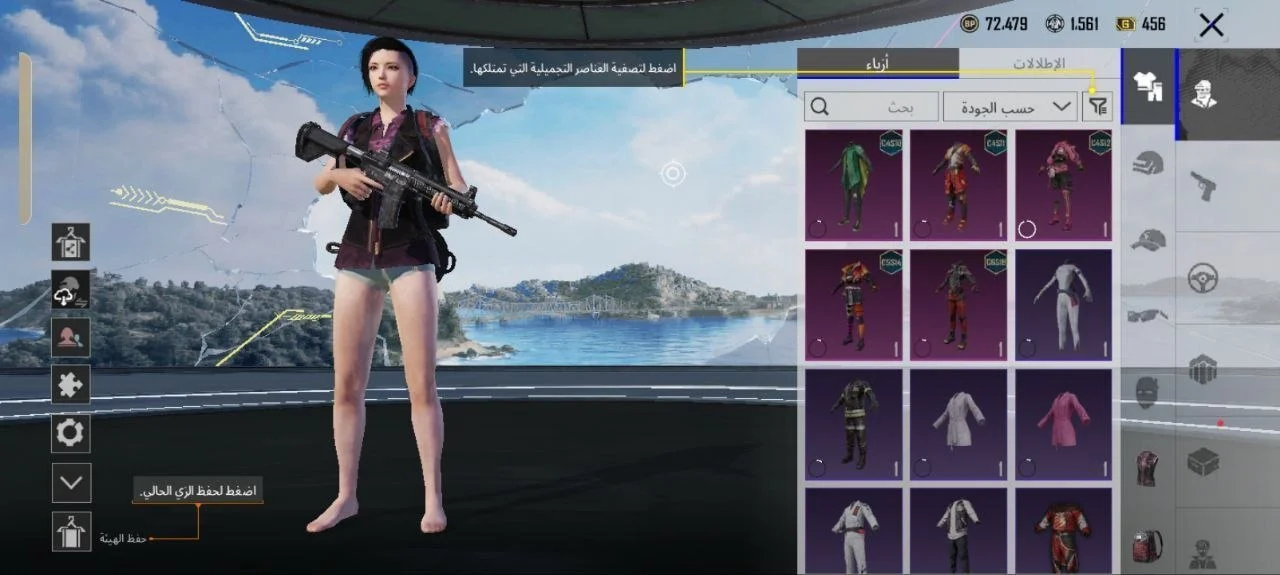1280x575 pixels.
Task: Open the steering wheel vehicles section
Action: [x=1202, y=278]
